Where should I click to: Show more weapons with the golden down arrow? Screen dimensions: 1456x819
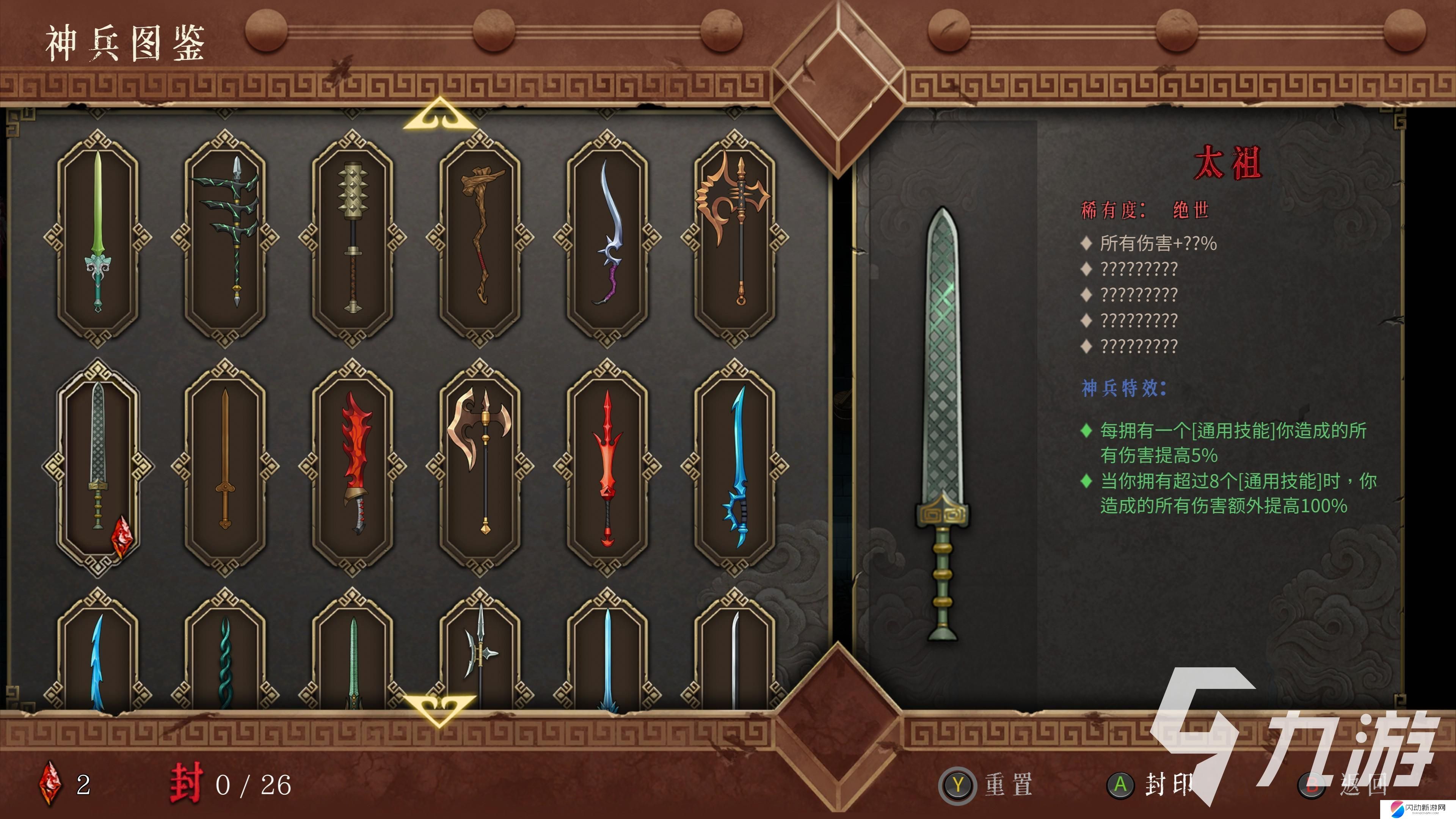coord(439,709)
